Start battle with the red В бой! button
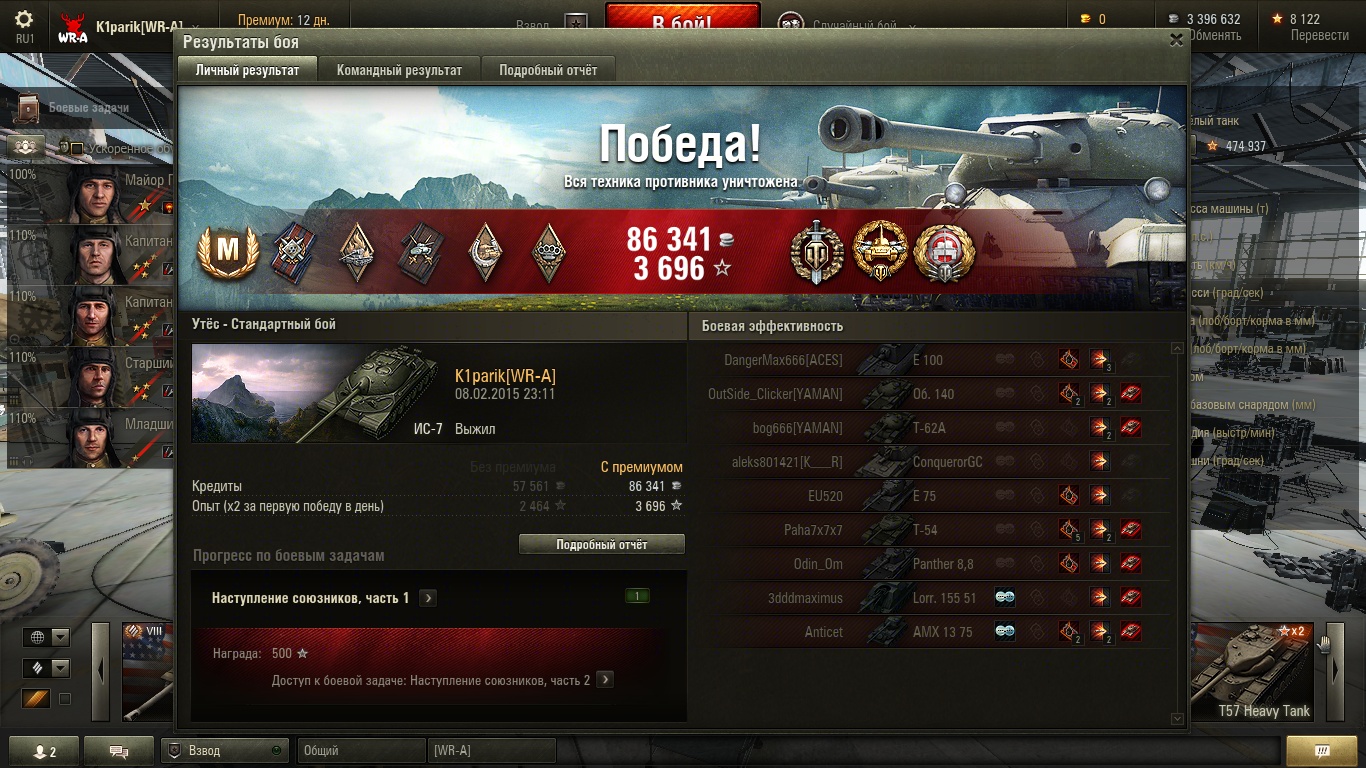This screenshot has width=1366, height=768. pyautogui.click(x=682, y=19)
